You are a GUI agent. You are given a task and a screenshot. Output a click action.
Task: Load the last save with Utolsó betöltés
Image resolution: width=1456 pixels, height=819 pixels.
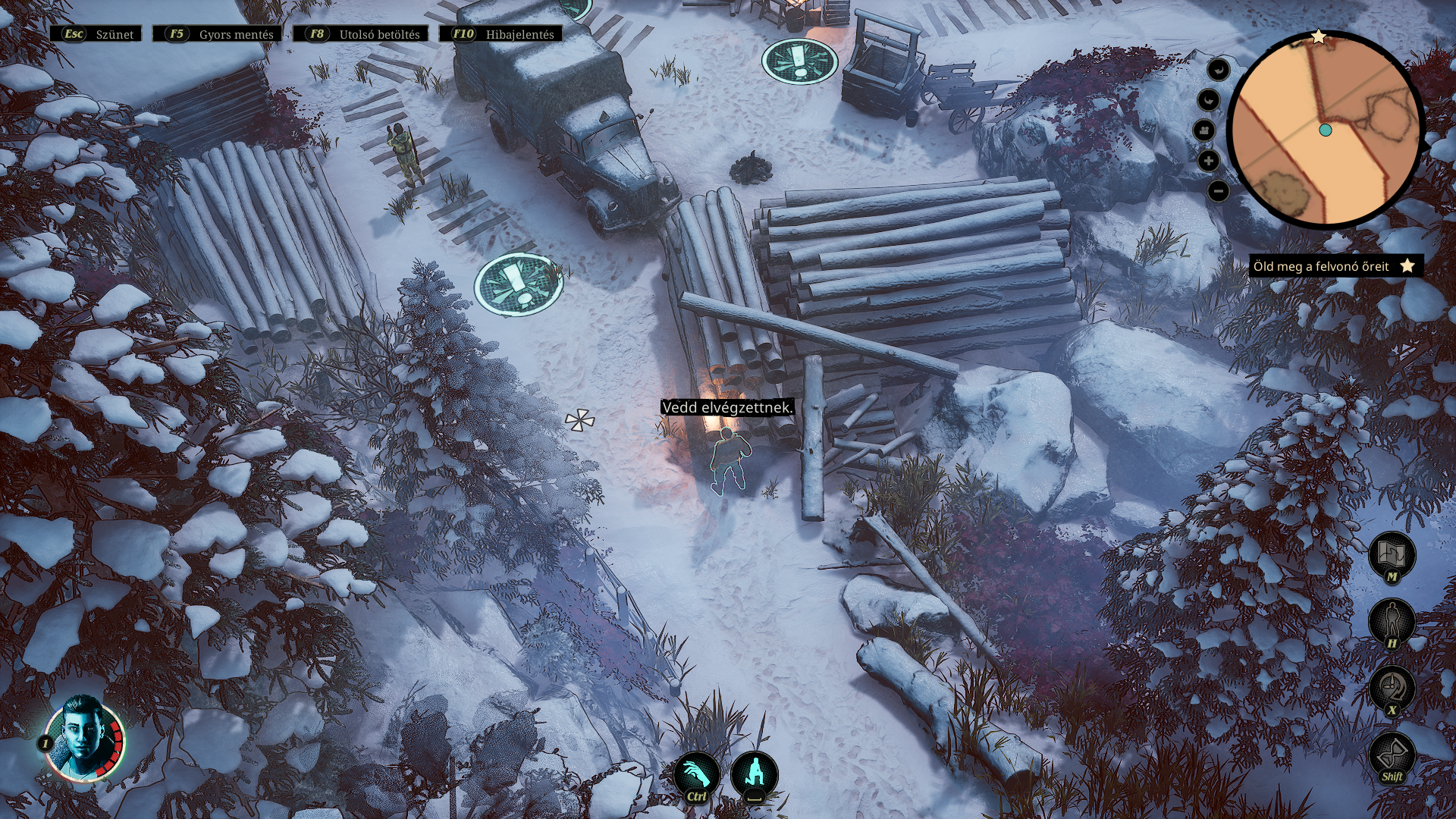[x=361, y=34]
